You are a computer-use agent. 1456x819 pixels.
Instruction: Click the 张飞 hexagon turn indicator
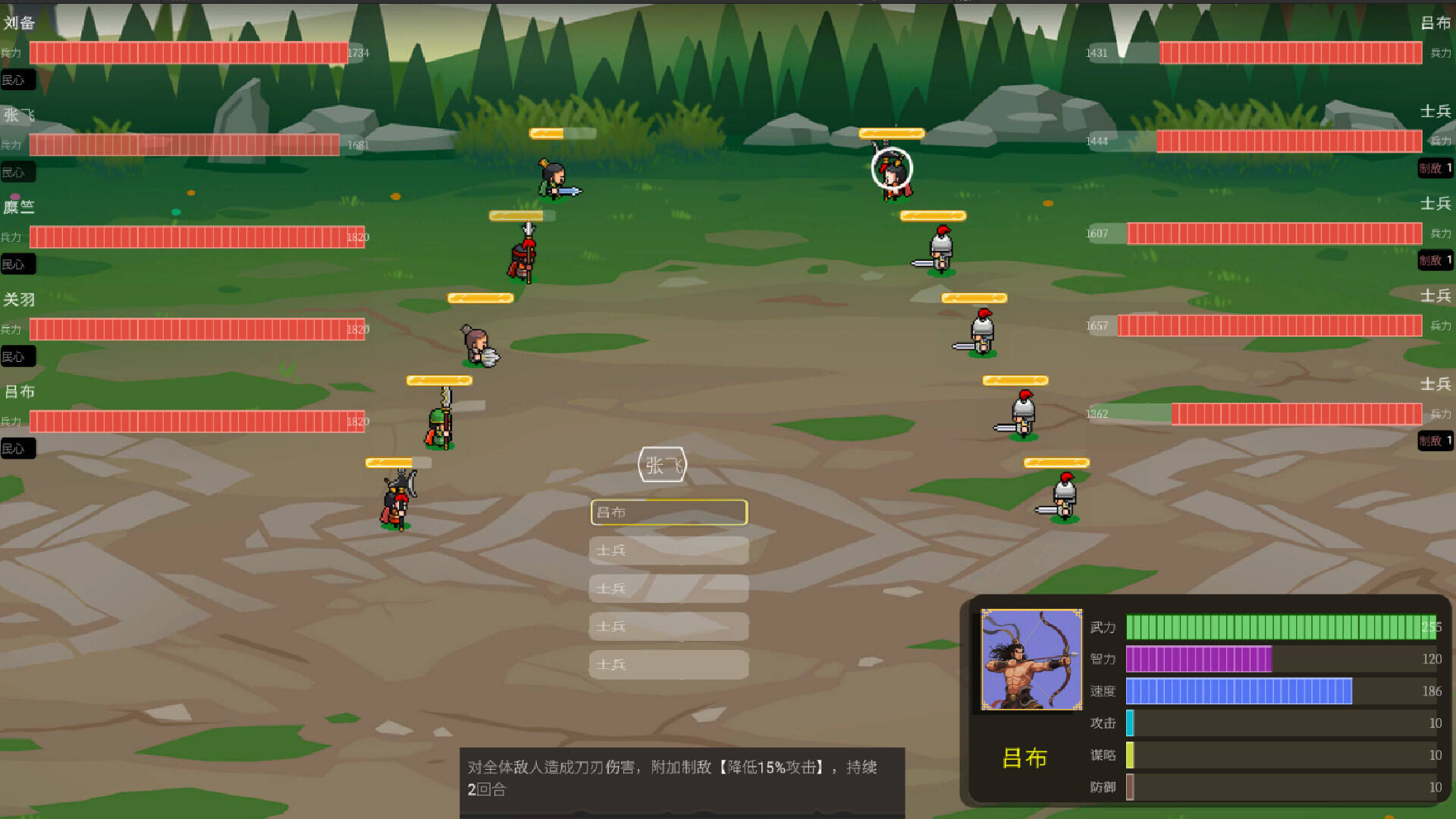[x=661, y=464]
